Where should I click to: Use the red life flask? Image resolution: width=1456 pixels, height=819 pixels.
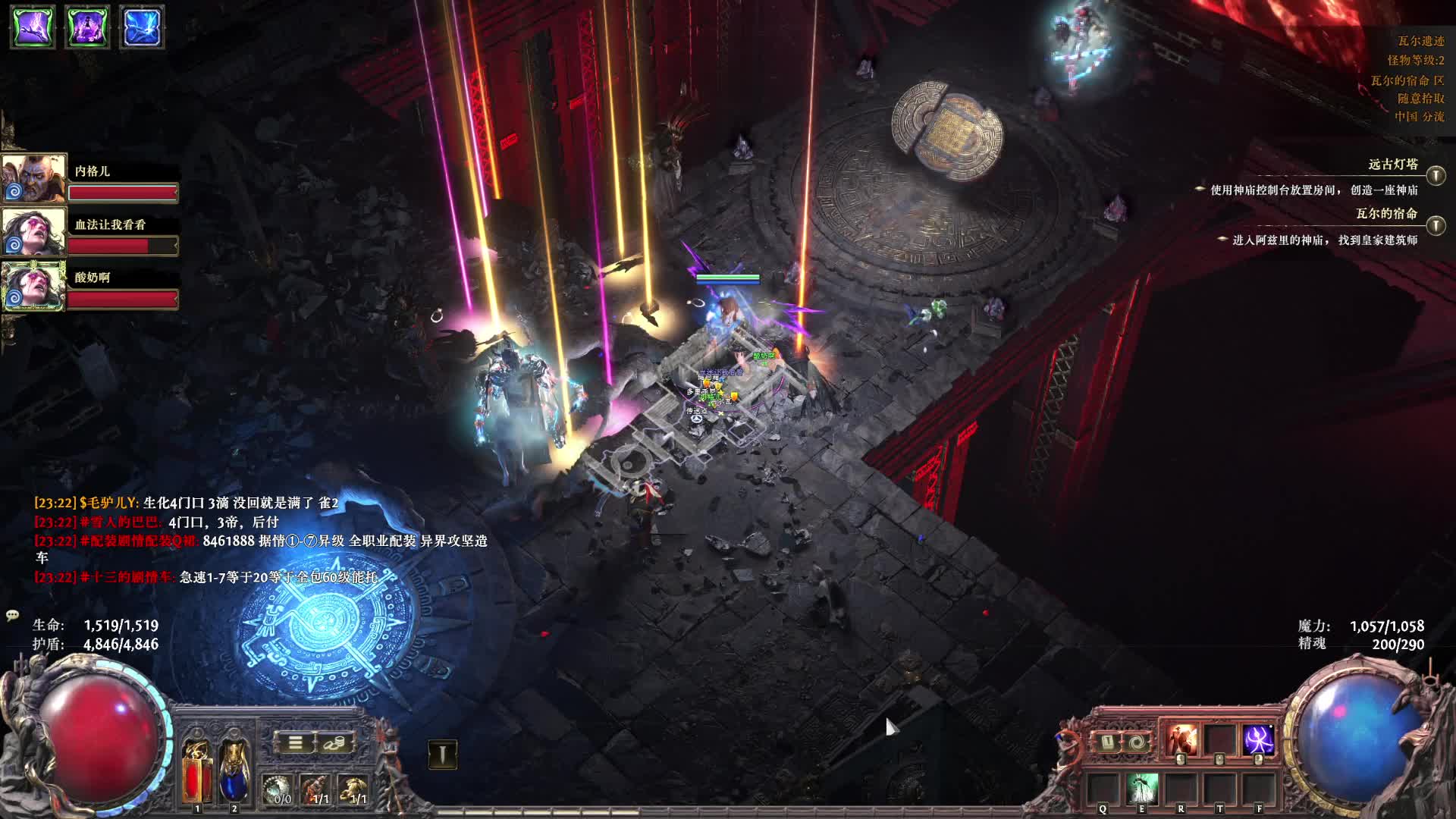pos(197,771)
